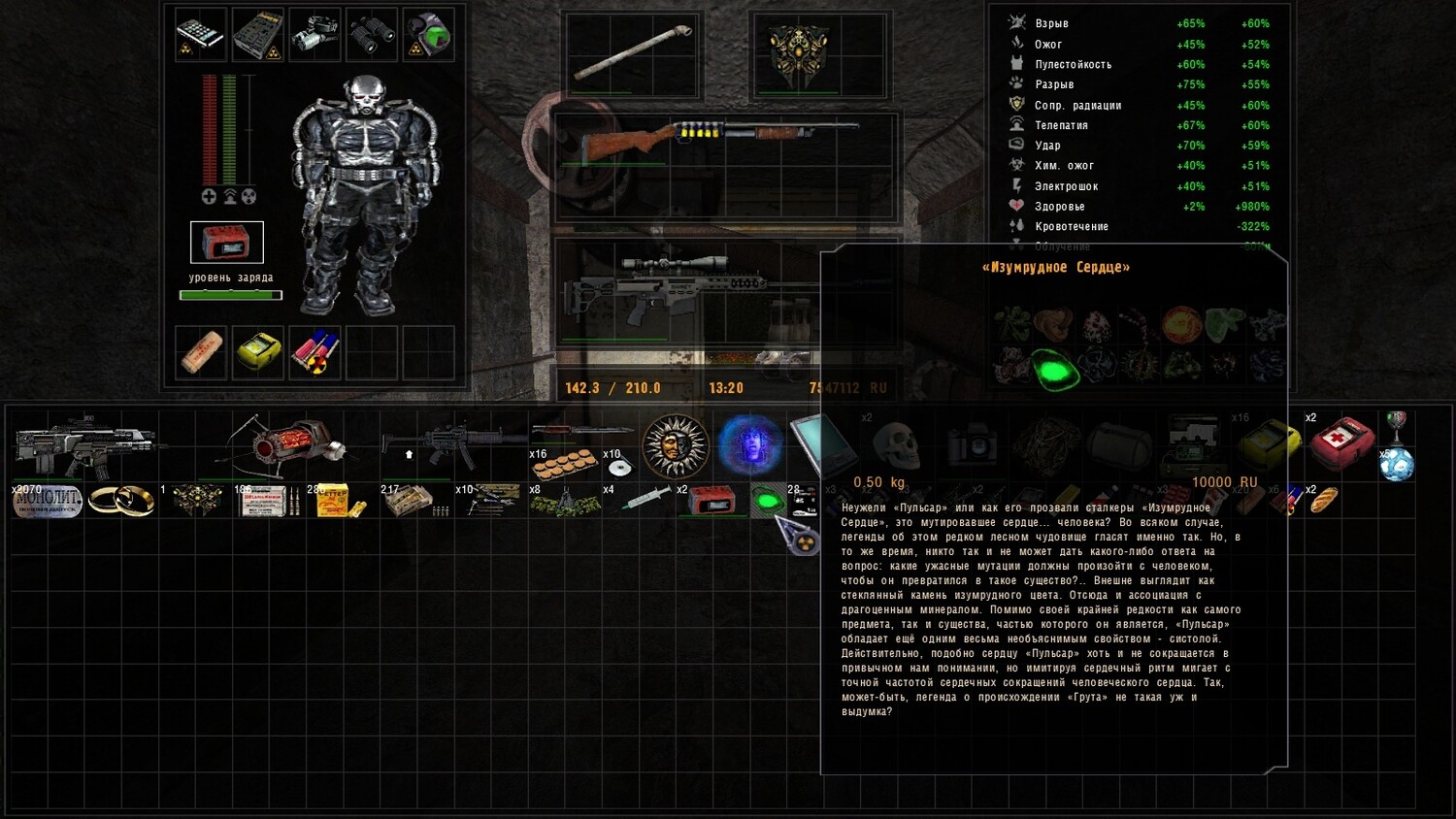This screenshot has height=819, width=1456.
Task: Click the red battery charge slot
Action: pyautogui.click(x=226, y=243)
